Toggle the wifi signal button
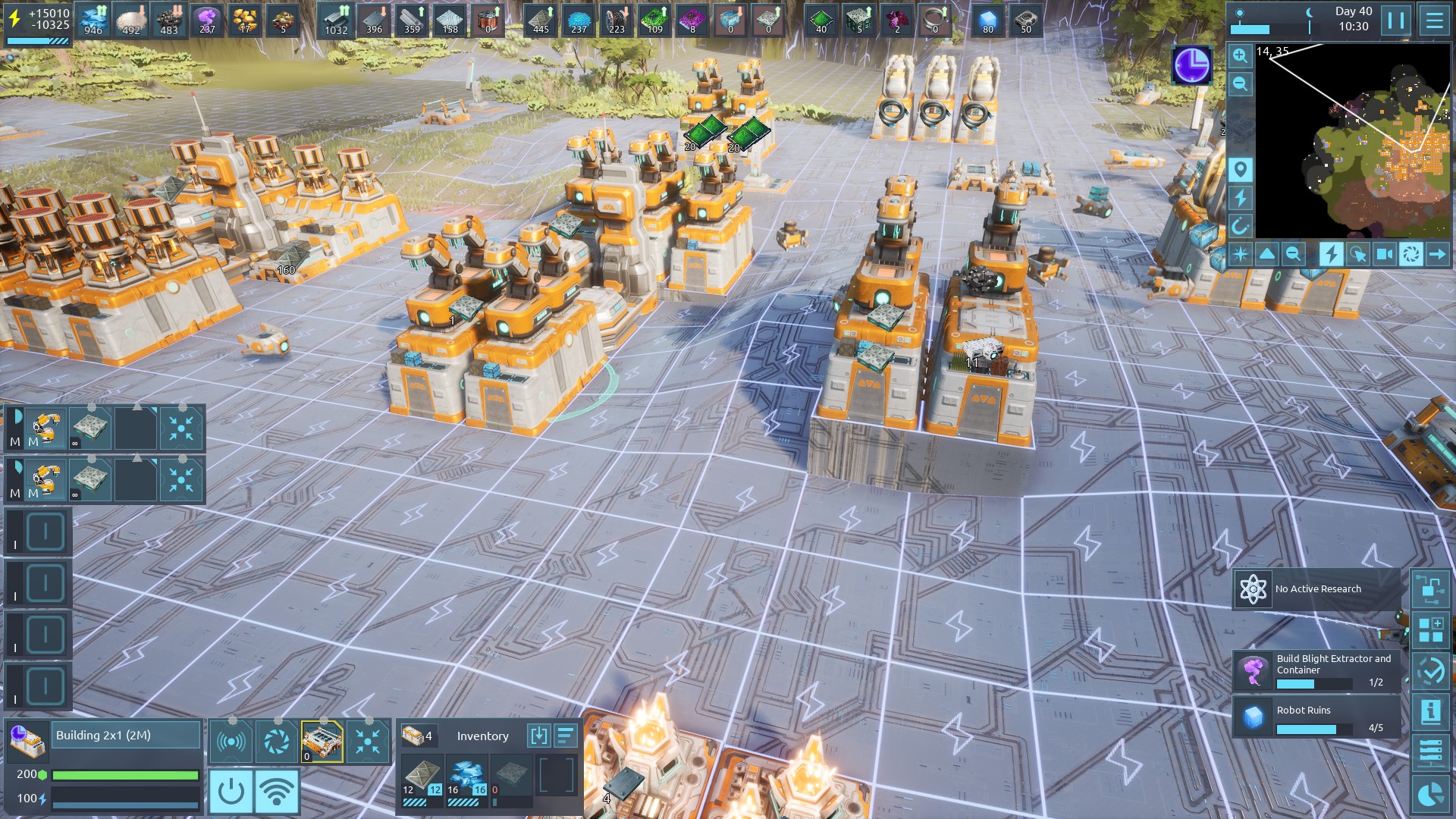This screenshot has height=819, width=1456. click(x=277, y=791)
